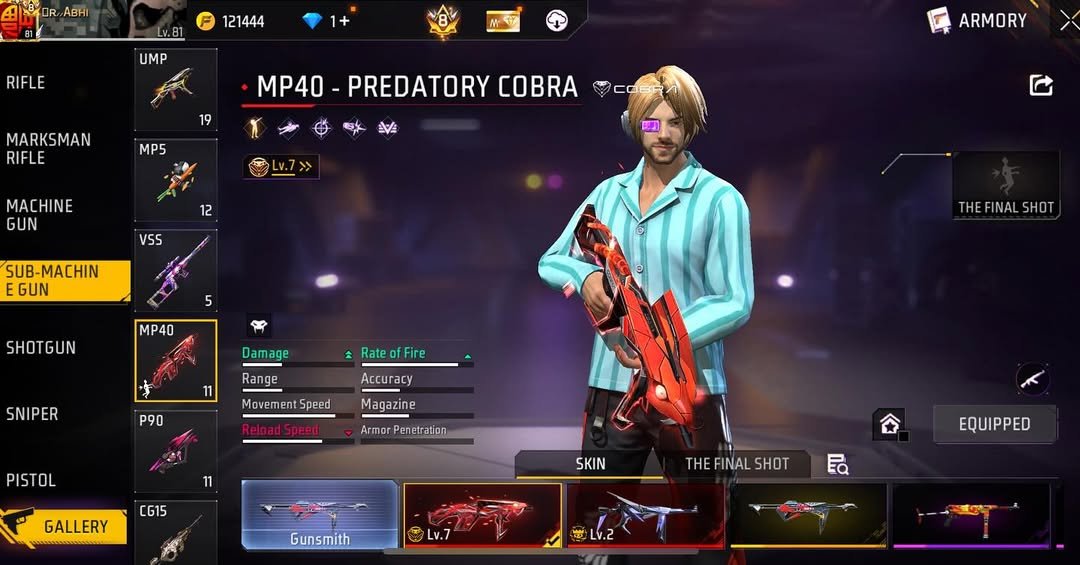Viewport: 1080px width, 565px height.
Task: Switch to The Final Shot tab
Action: click(x=737, y=464)
